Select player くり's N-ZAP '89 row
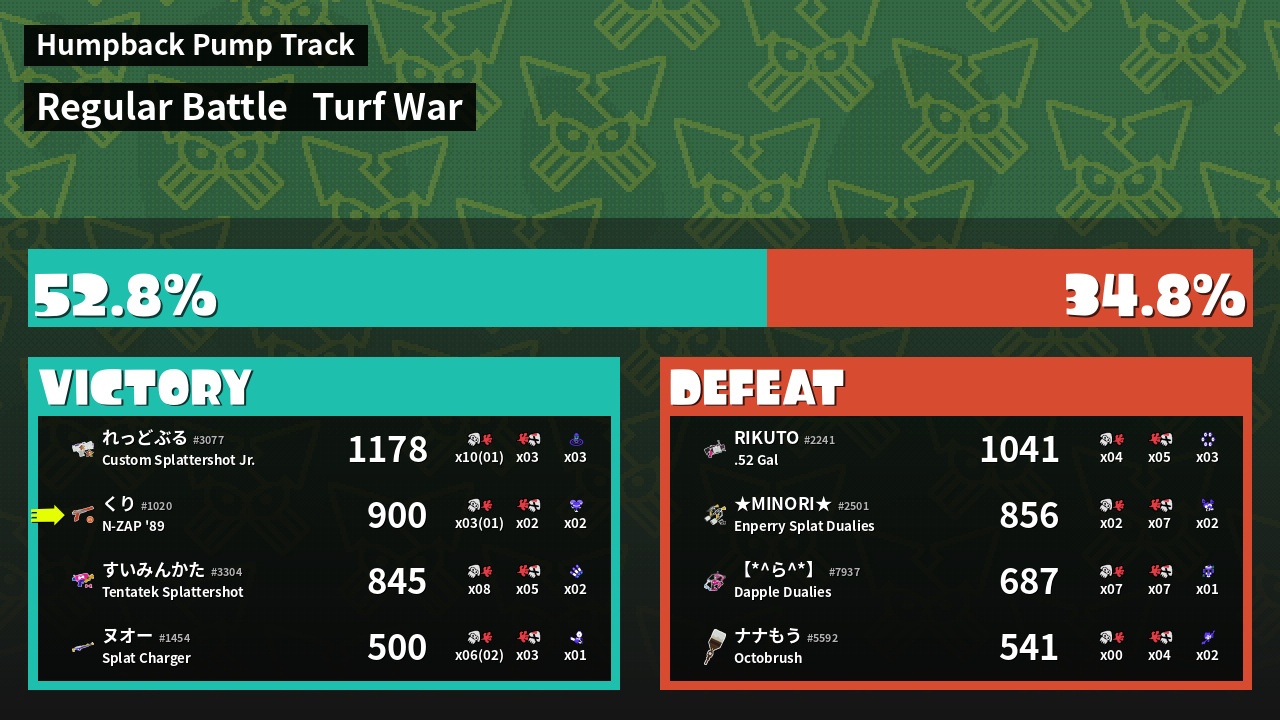Viewport: 1280px width, 720px height. pyautogui.click(x=324, y=515)
